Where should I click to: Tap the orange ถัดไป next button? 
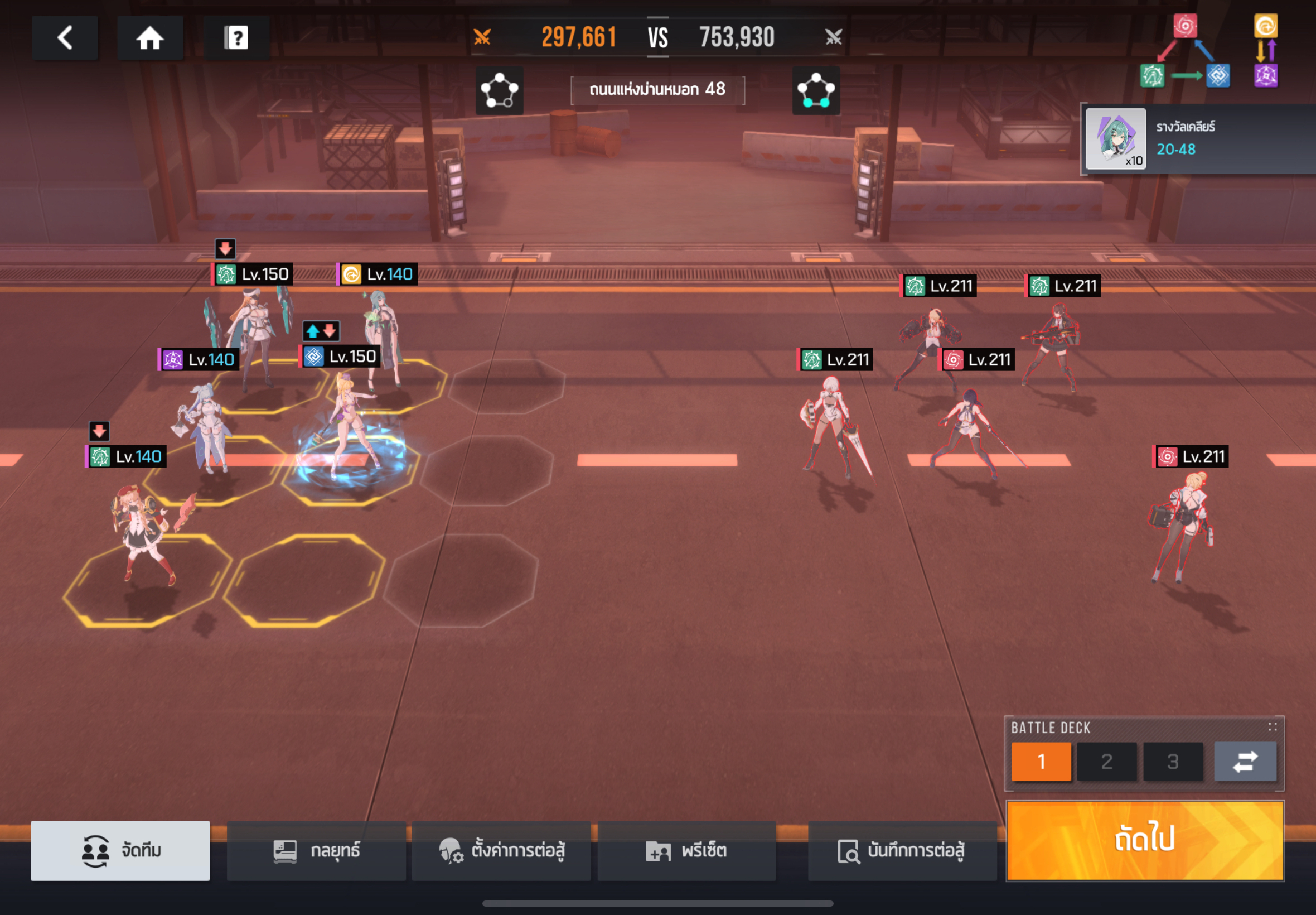click(1145, 840)
